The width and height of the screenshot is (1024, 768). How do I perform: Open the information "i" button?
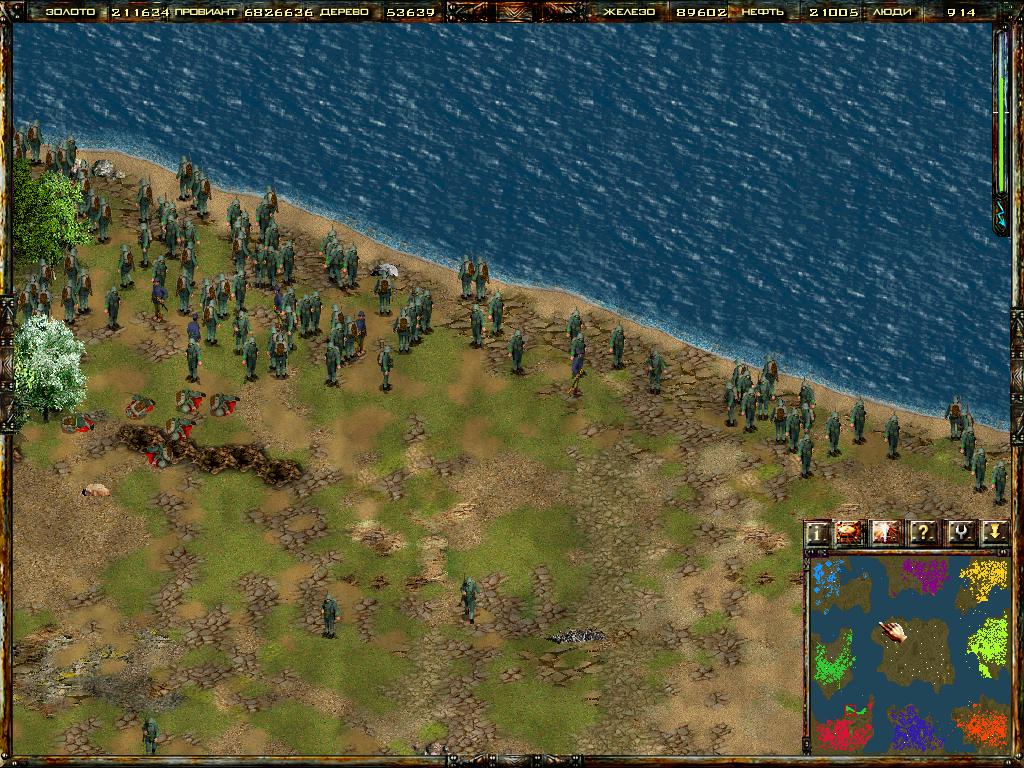coord(818,533)
